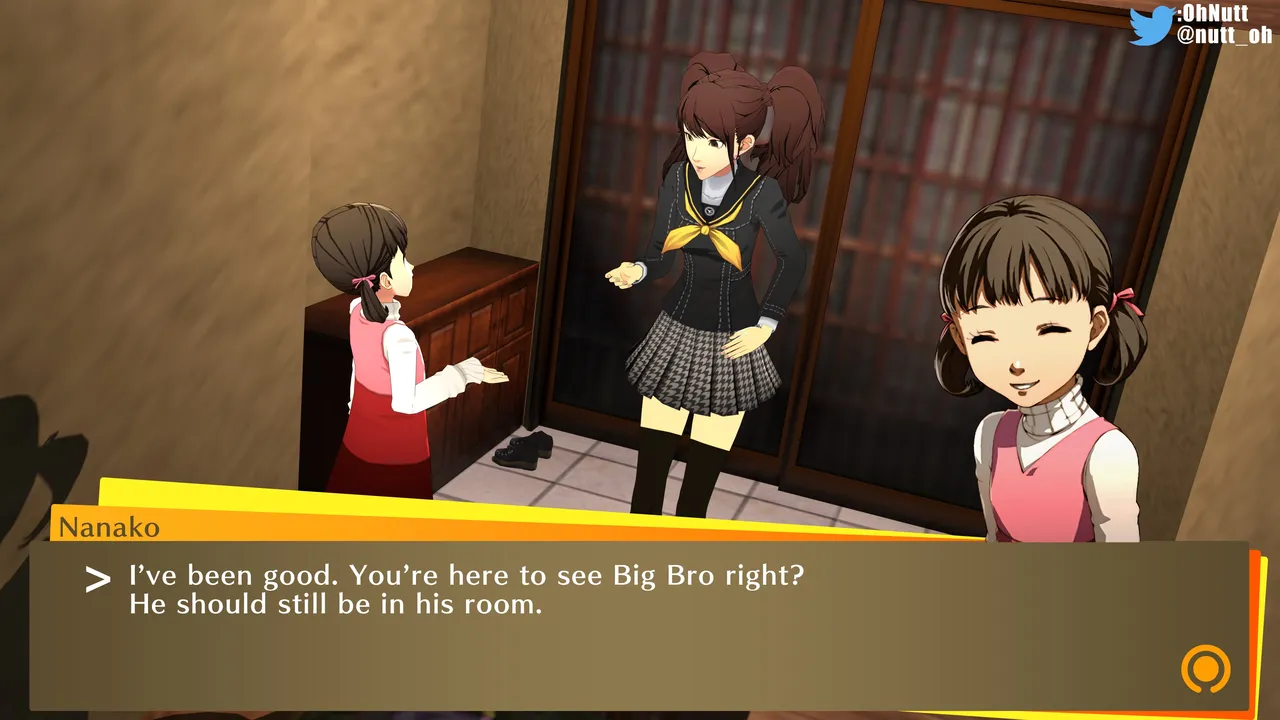The height and width of the screenshot is (720, 1280).
Task: Click the orange dialogue advance indicator
Action: tap(1205, 668)
